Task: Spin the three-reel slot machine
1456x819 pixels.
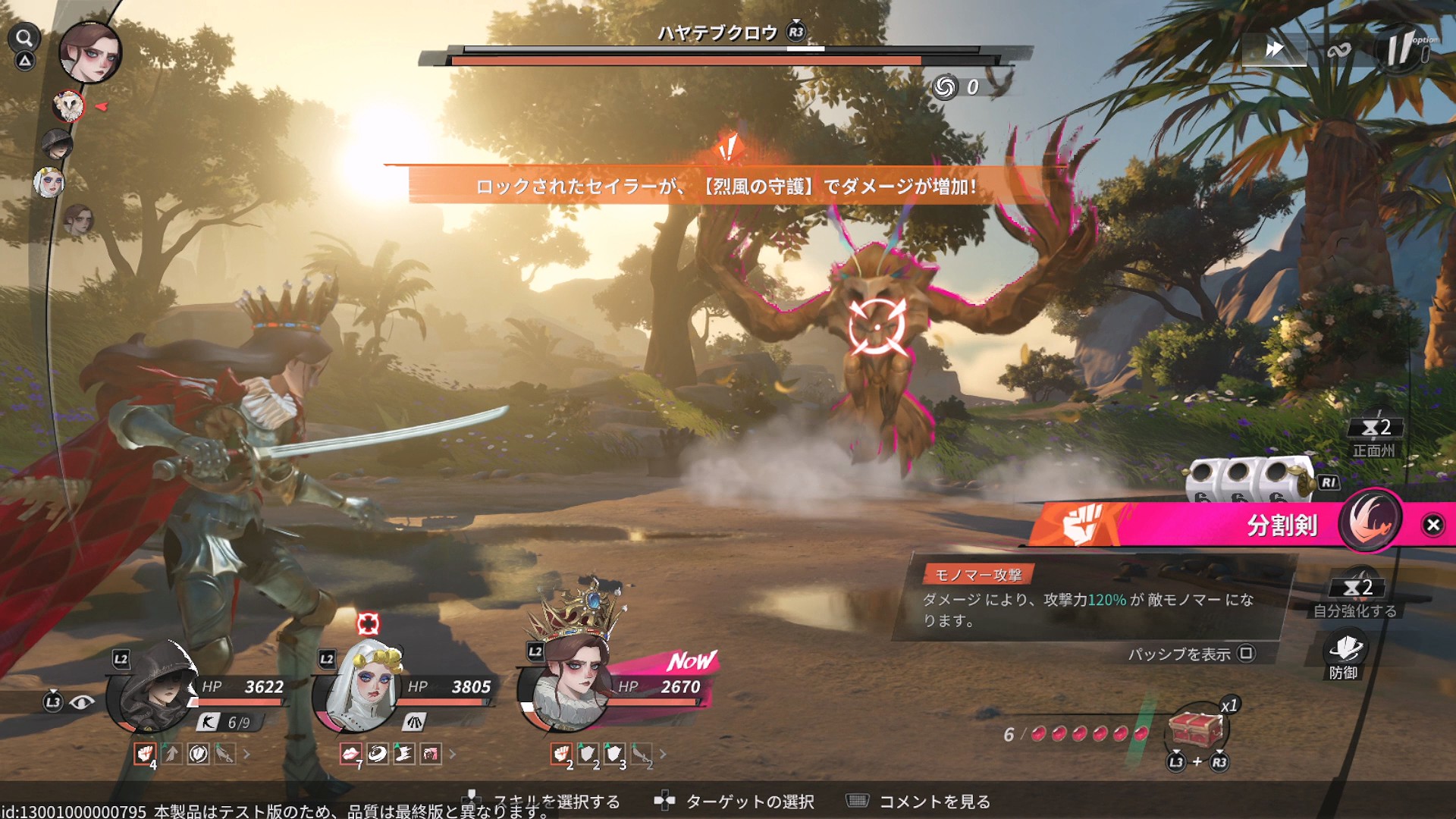Action: (x=1249, y=481)
